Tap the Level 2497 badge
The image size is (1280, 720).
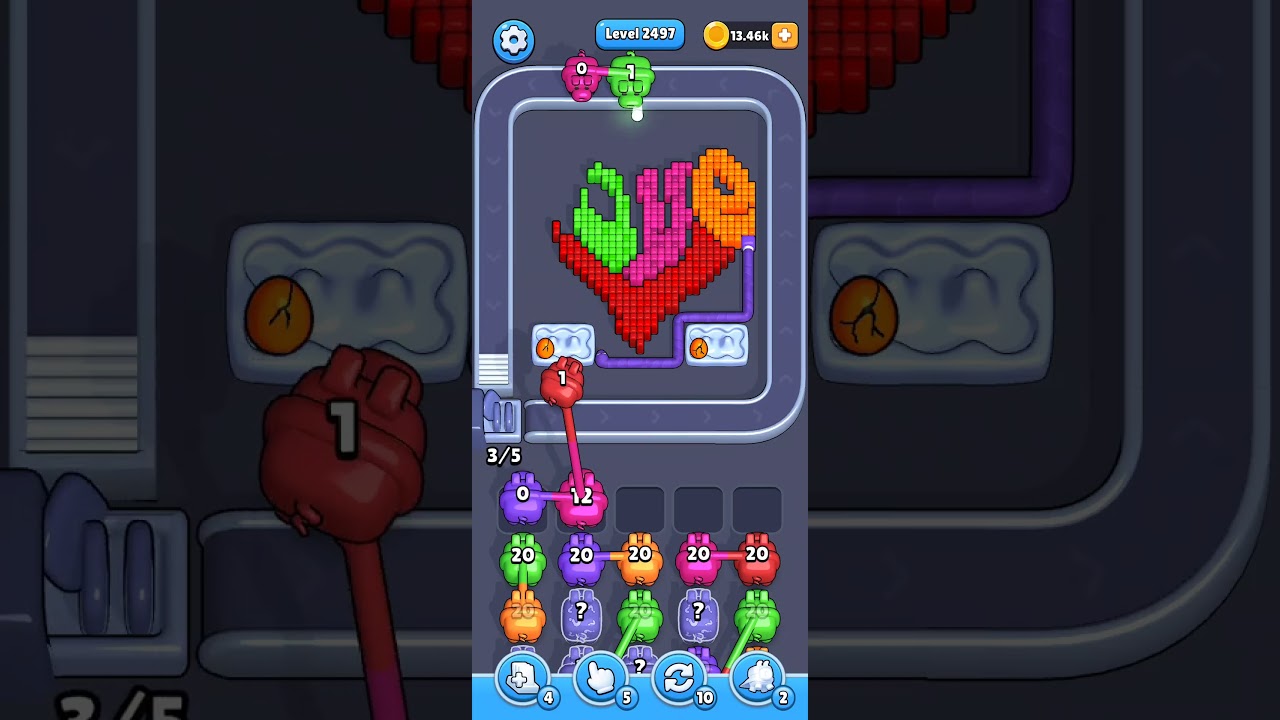(640, 33)
